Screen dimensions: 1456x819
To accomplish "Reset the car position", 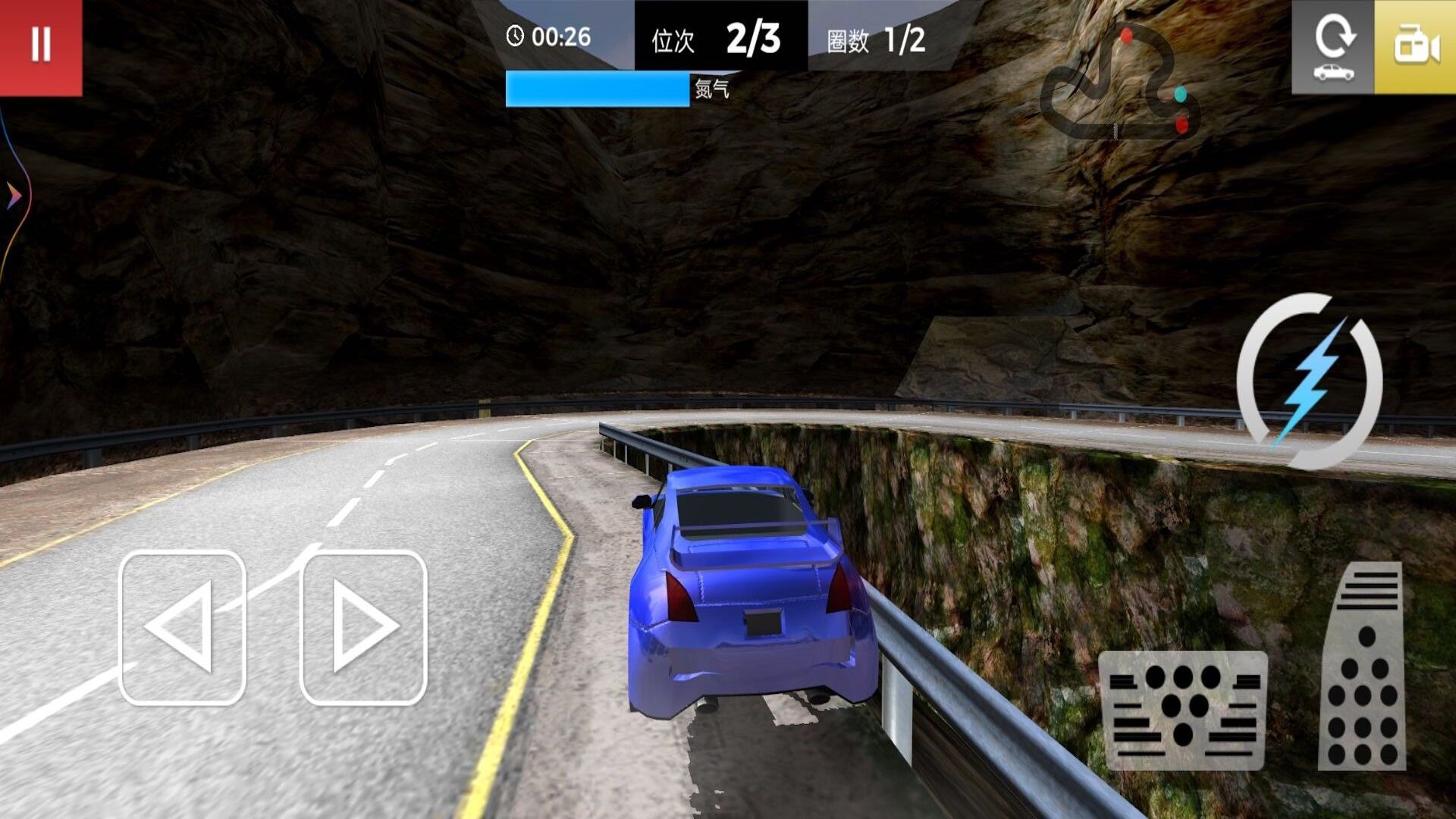I will coord(1332,47).
